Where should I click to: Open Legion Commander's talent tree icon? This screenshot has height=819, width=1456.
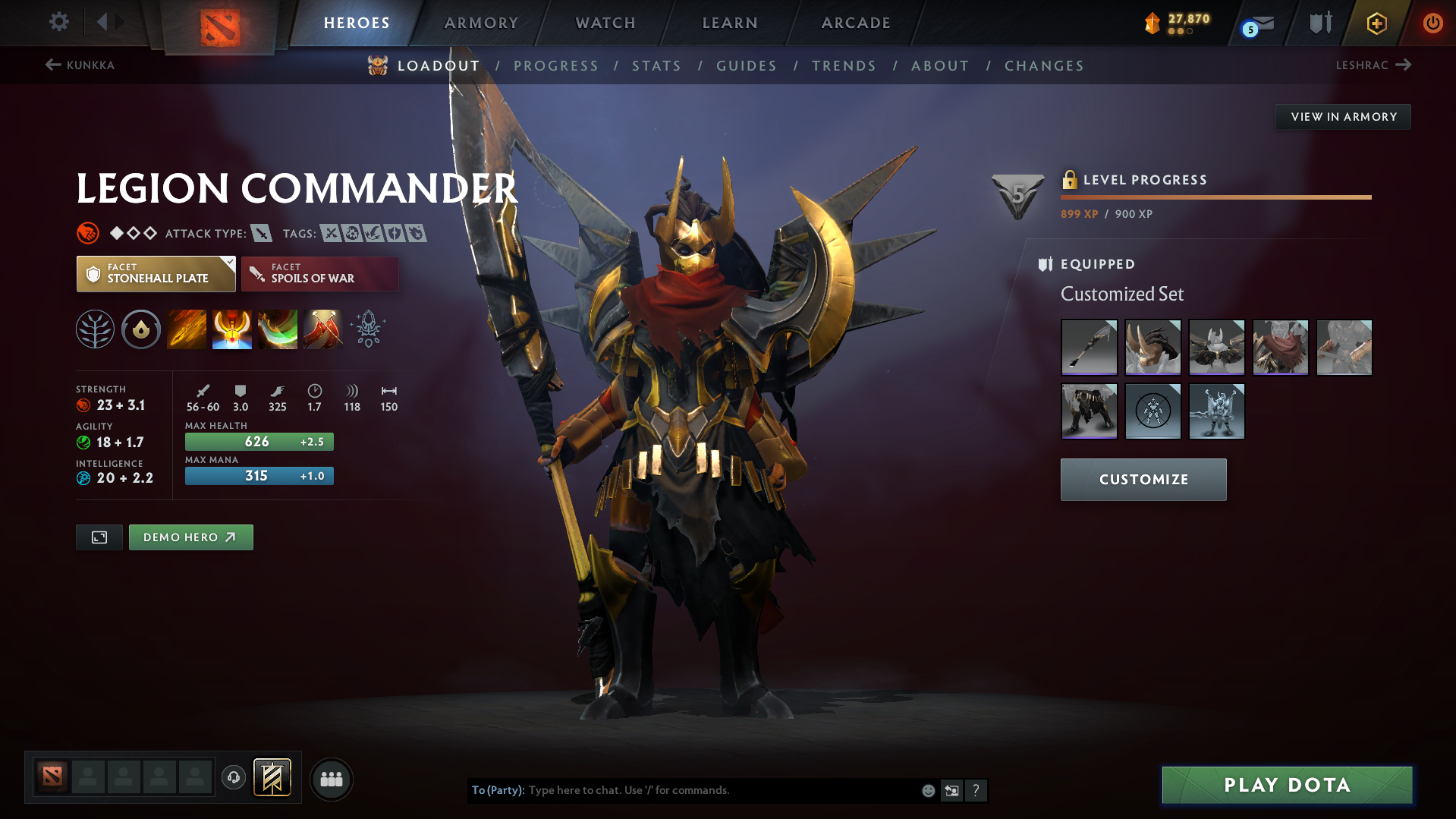click(x=94, y=329)
